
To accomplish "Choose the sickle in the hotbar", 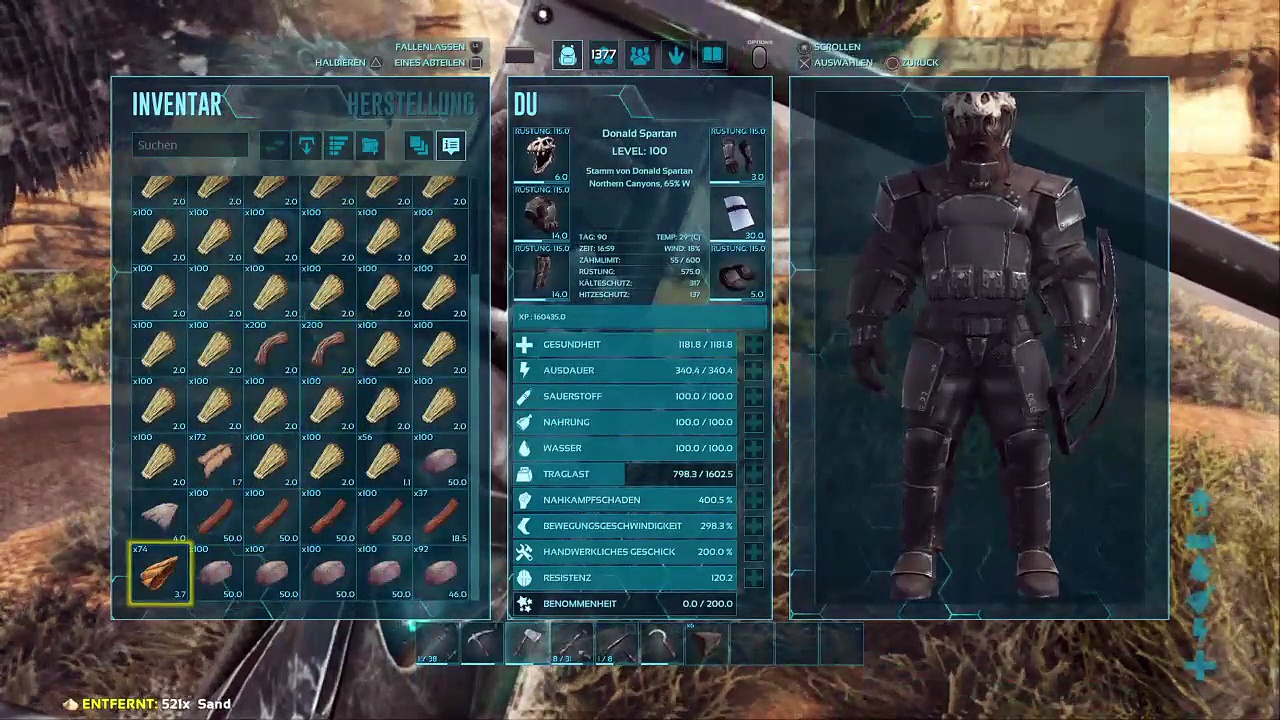I will pyautogui.click(x=660, y=643).
